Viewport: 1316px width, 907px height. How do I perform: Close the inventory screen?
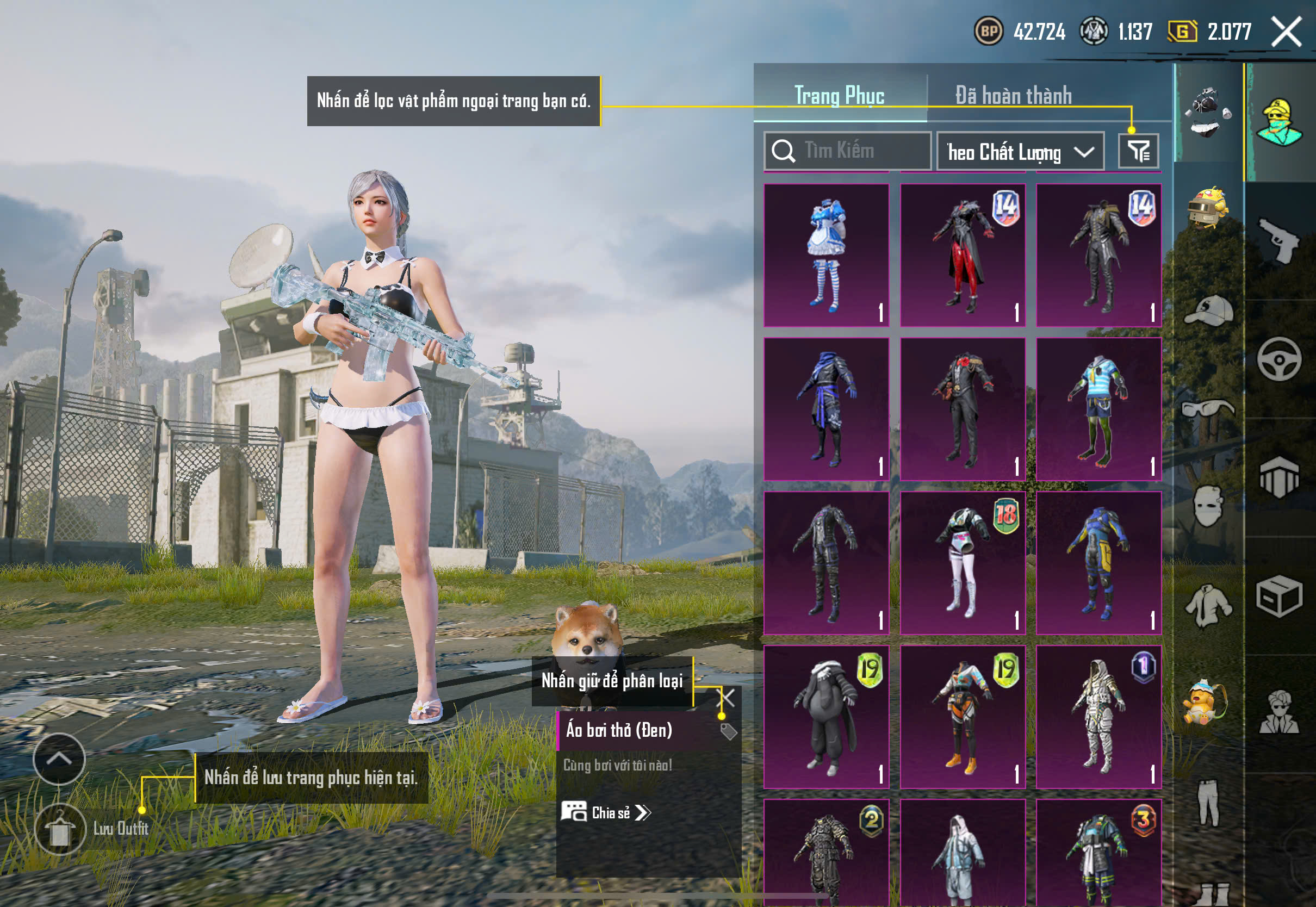pos(1287,32)
